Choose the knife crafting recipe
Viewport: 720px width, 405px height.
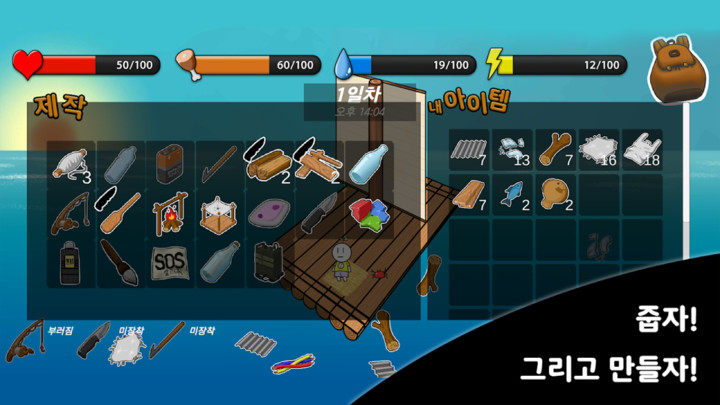point(320,213)
